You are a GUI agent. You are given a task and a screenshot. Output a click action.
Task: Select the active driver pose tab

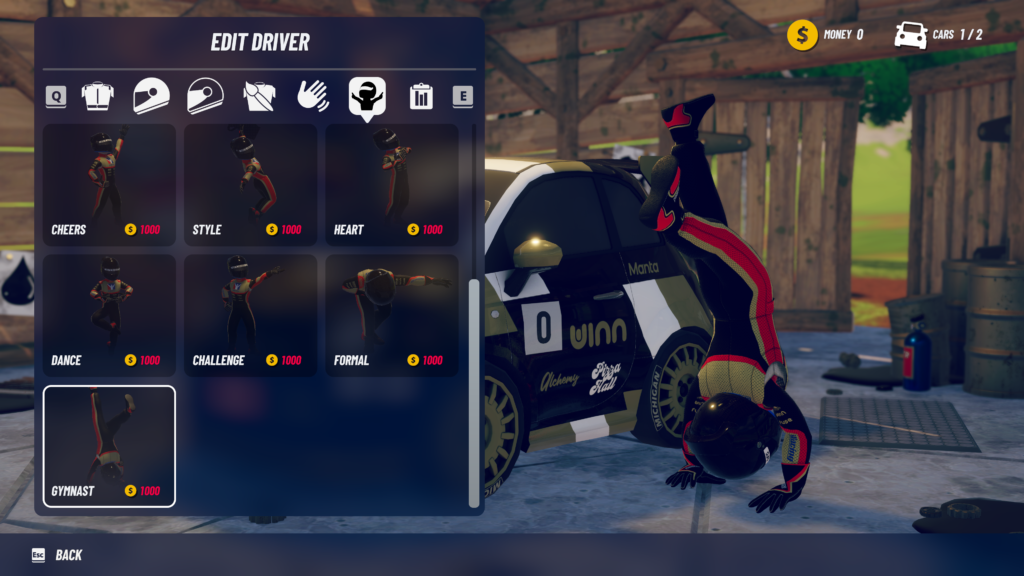[x=367, y=96]
